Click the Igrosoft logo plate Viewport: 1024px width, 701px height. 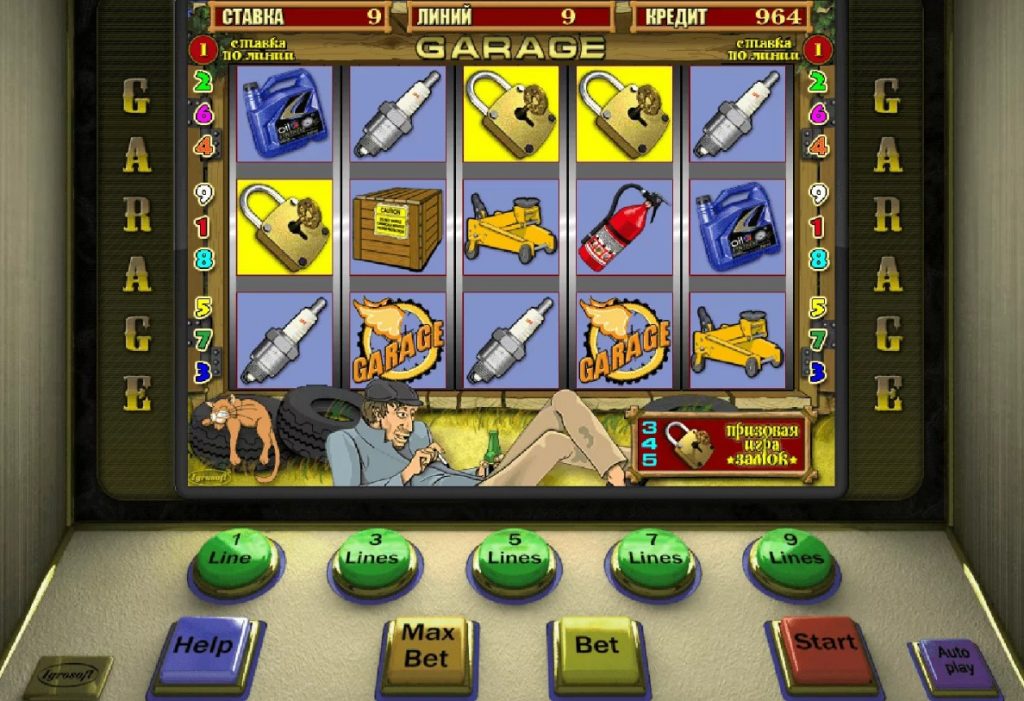click(x=67, y=675)
